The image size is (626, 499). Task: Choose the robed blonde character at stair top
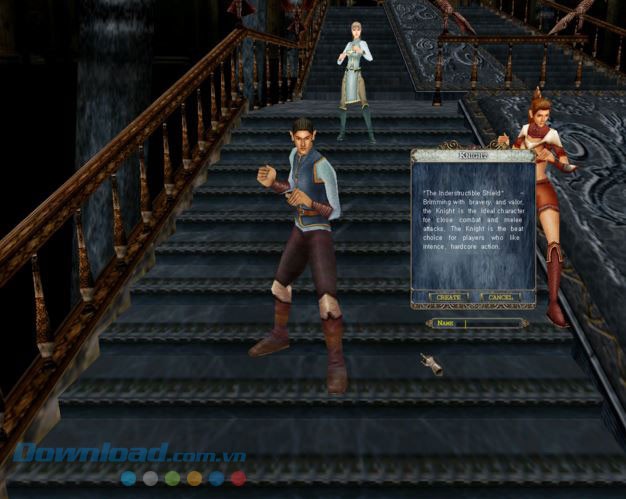pyautogui.click(x=354, y=75)
